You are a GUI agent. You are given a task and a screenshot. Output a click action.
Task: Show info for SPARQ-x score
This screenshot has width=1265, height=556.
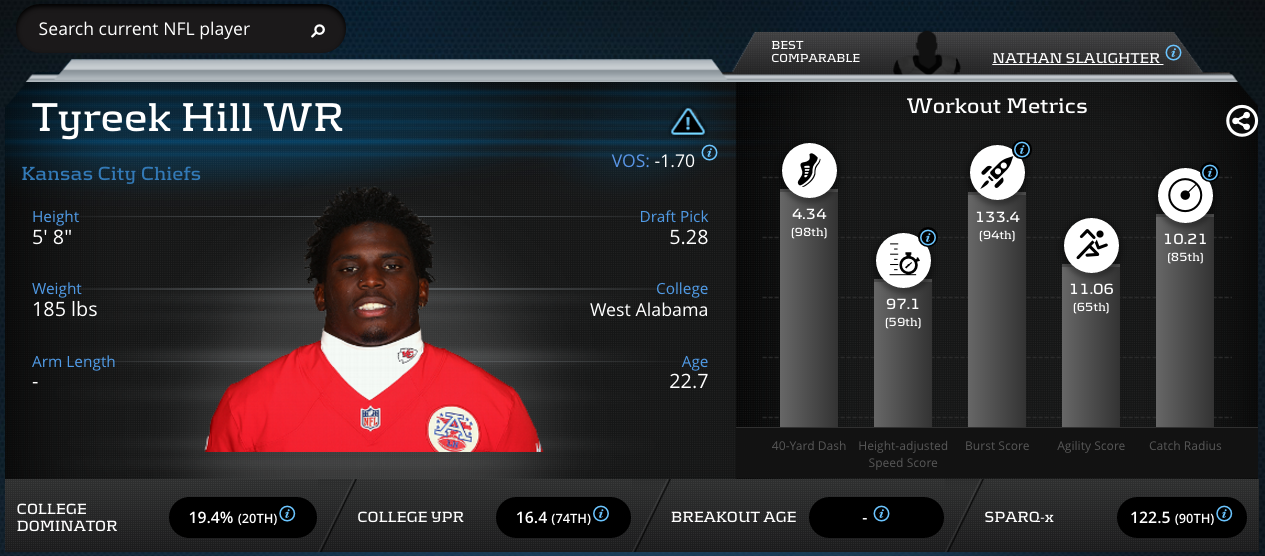[x=1226, y=514]
